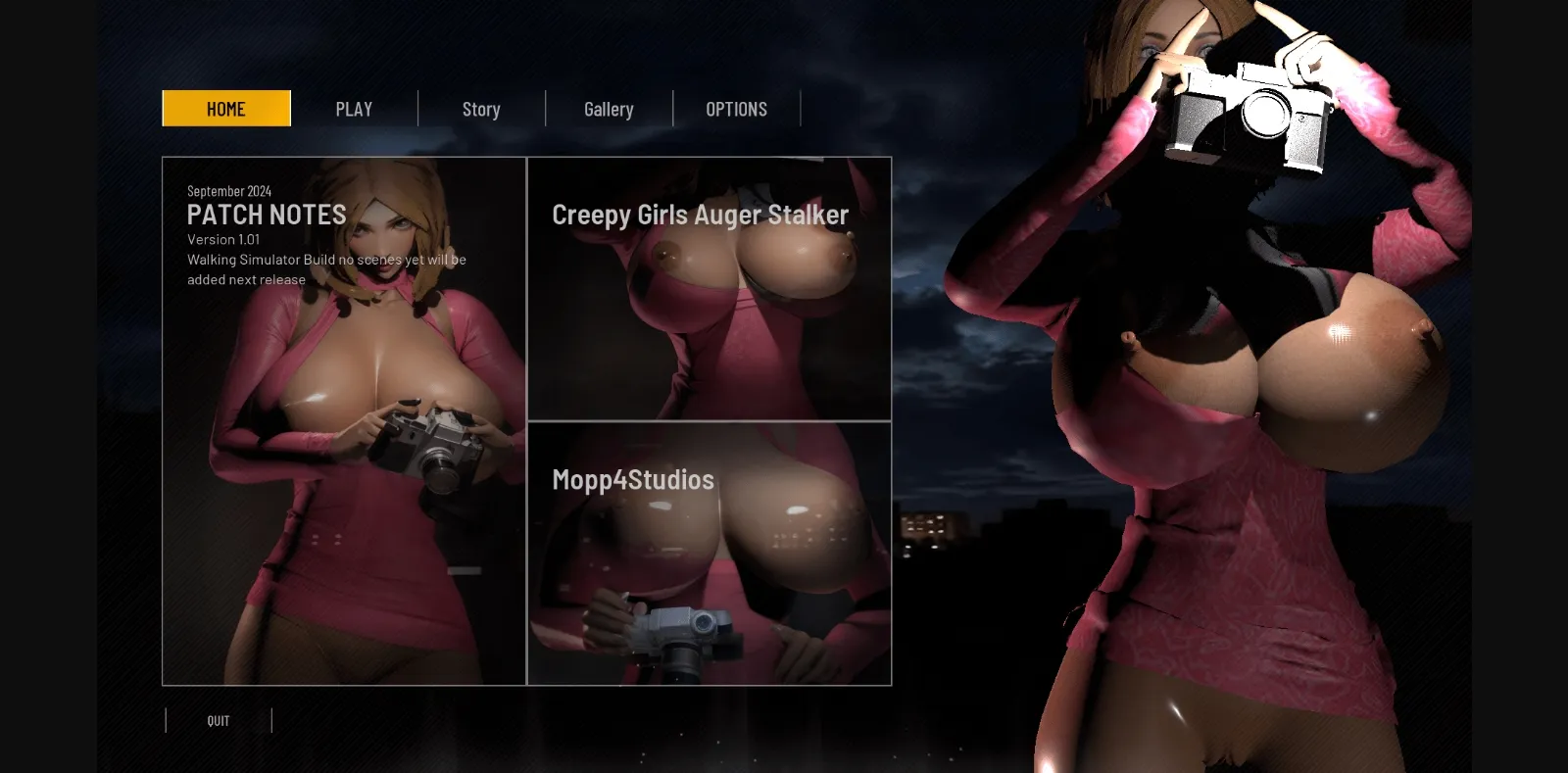Click the highlighted HOME button
The width and height of the screenshot is (1568, 773).
point(225,109)
